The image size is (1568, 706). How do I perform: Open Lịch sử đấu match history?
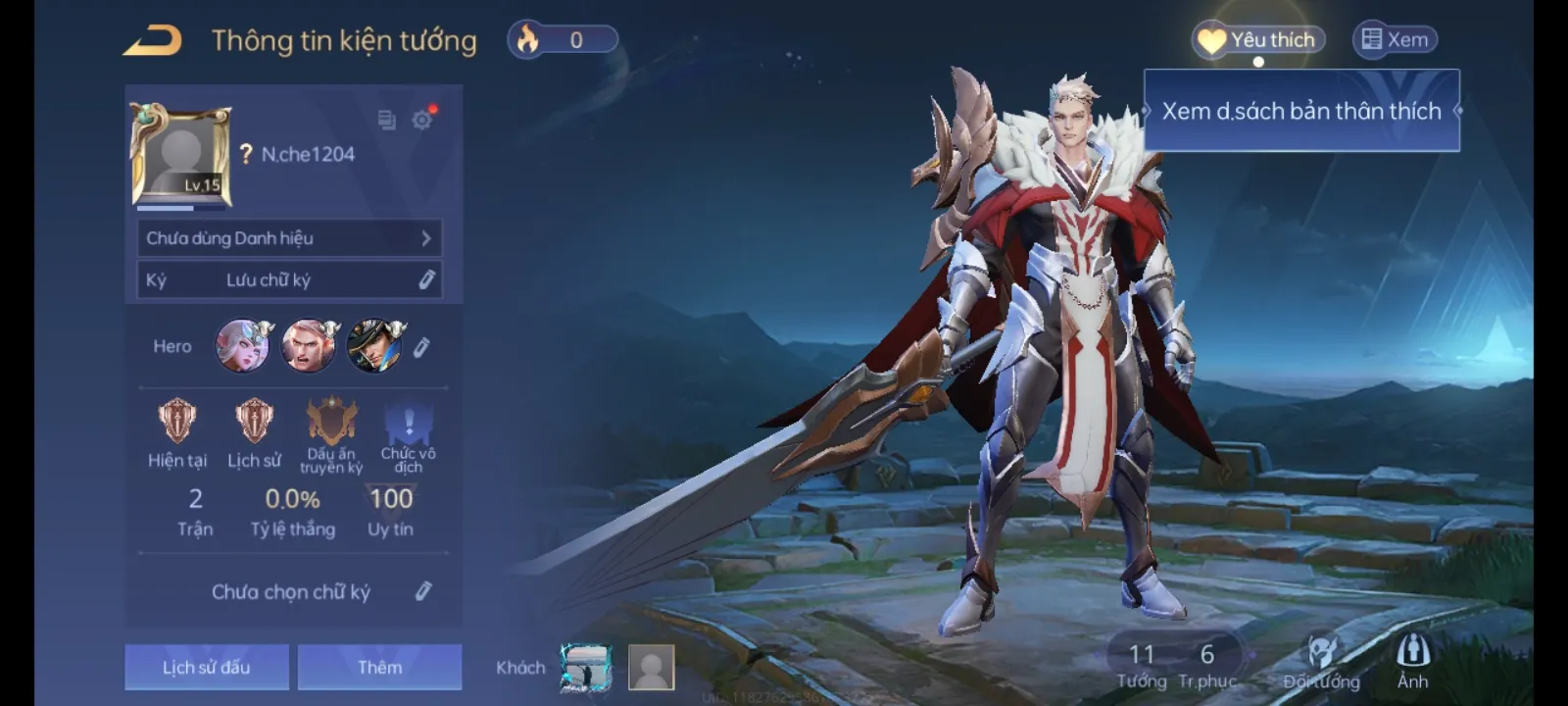[206, 666]
